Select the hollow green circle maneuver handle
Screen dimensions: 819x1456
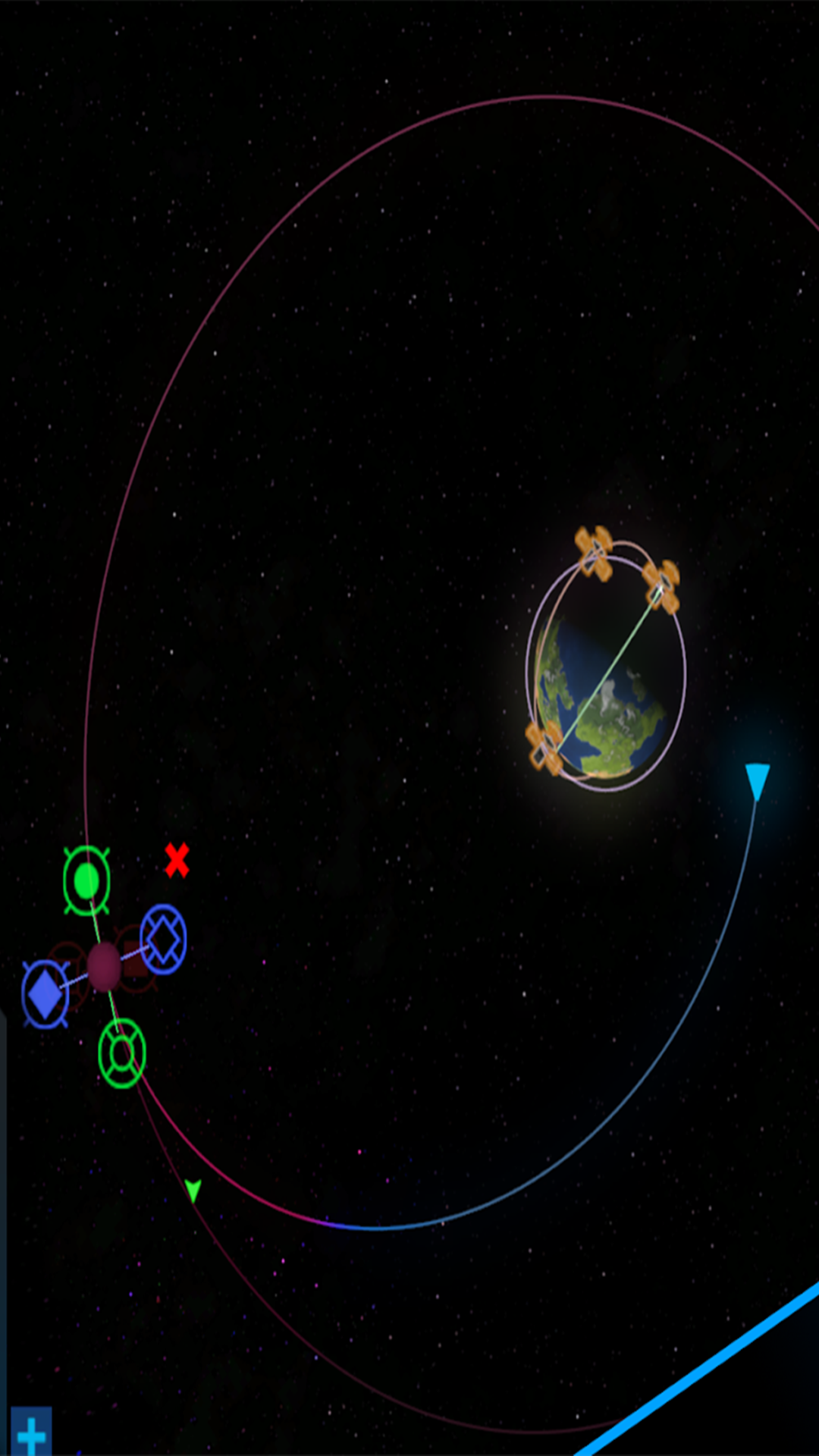click(x=121, y=1053)
